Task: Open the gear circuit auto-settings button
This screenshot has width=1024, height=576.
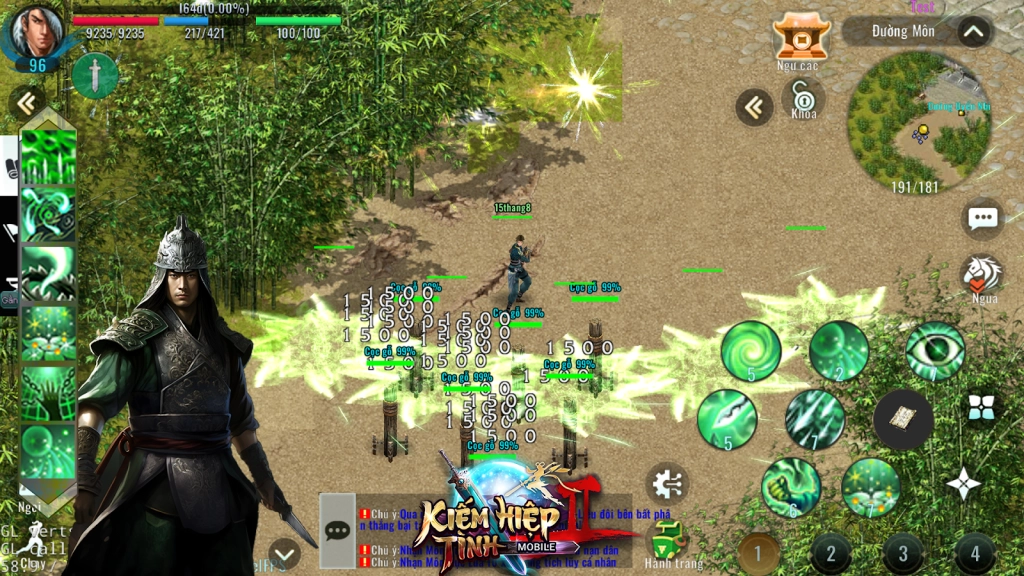Action: click(x=667, y=485)
